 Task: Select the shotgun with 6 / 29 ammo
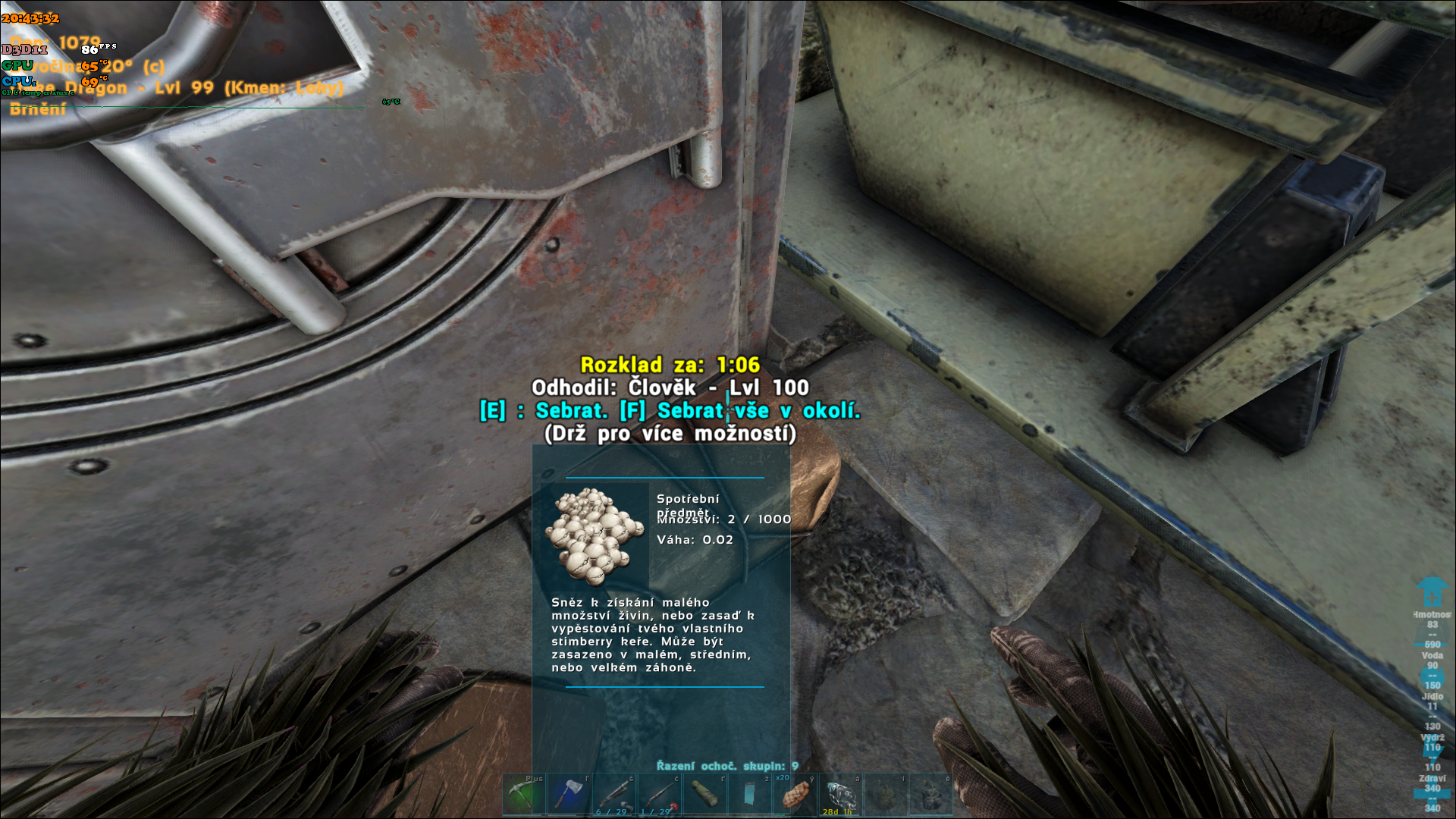(x=614, y=795)
